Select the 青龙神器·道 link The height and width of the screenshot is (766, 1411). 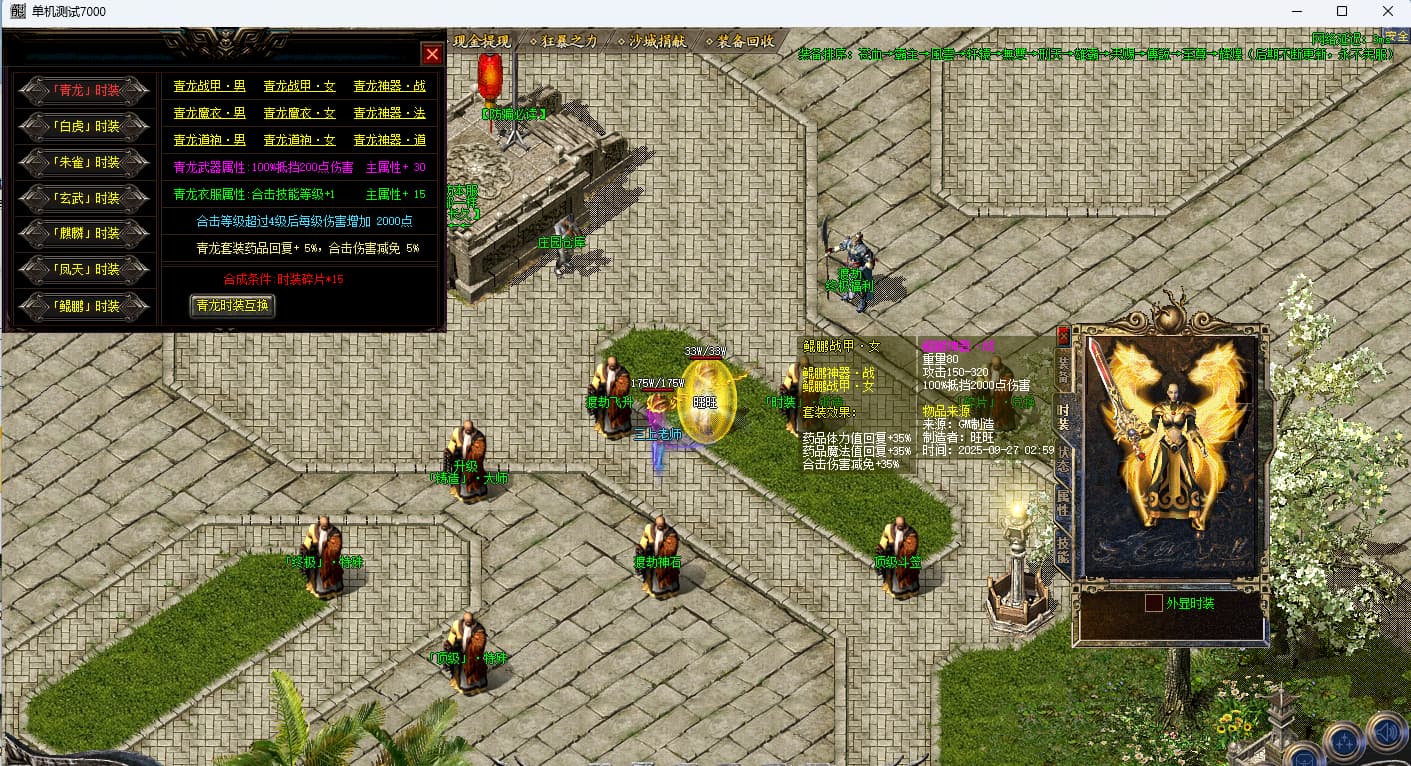pos(389,141)
